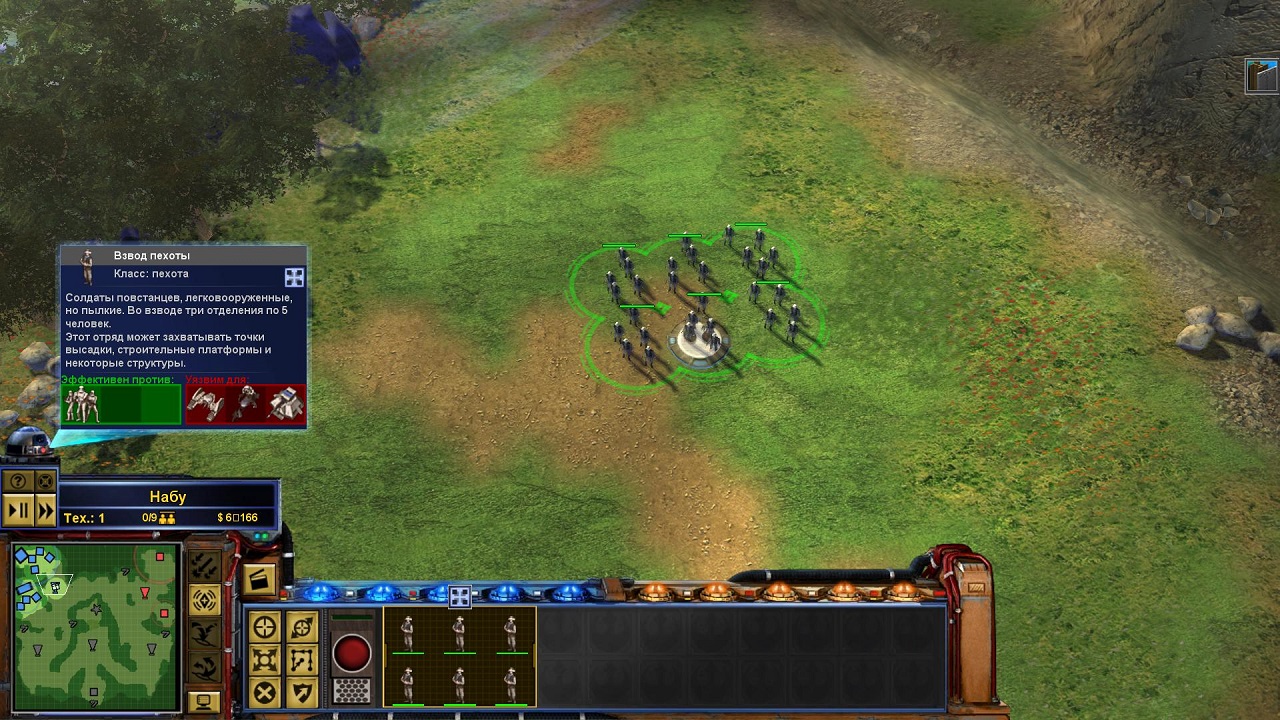
Task: Select the crosshair attack command
Action: pos(265,627)
